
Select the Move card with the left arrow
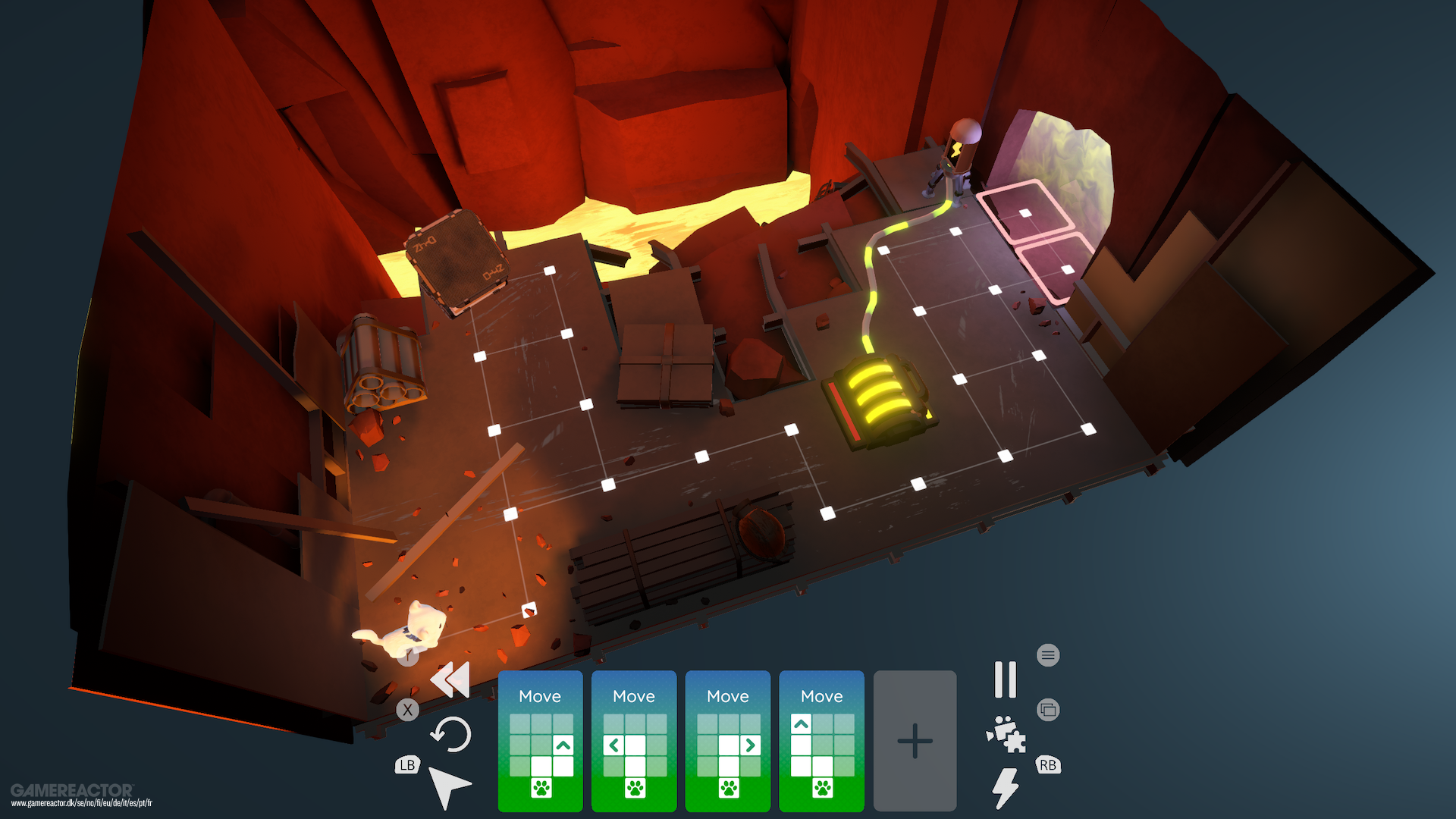click(x=633, y=739)
